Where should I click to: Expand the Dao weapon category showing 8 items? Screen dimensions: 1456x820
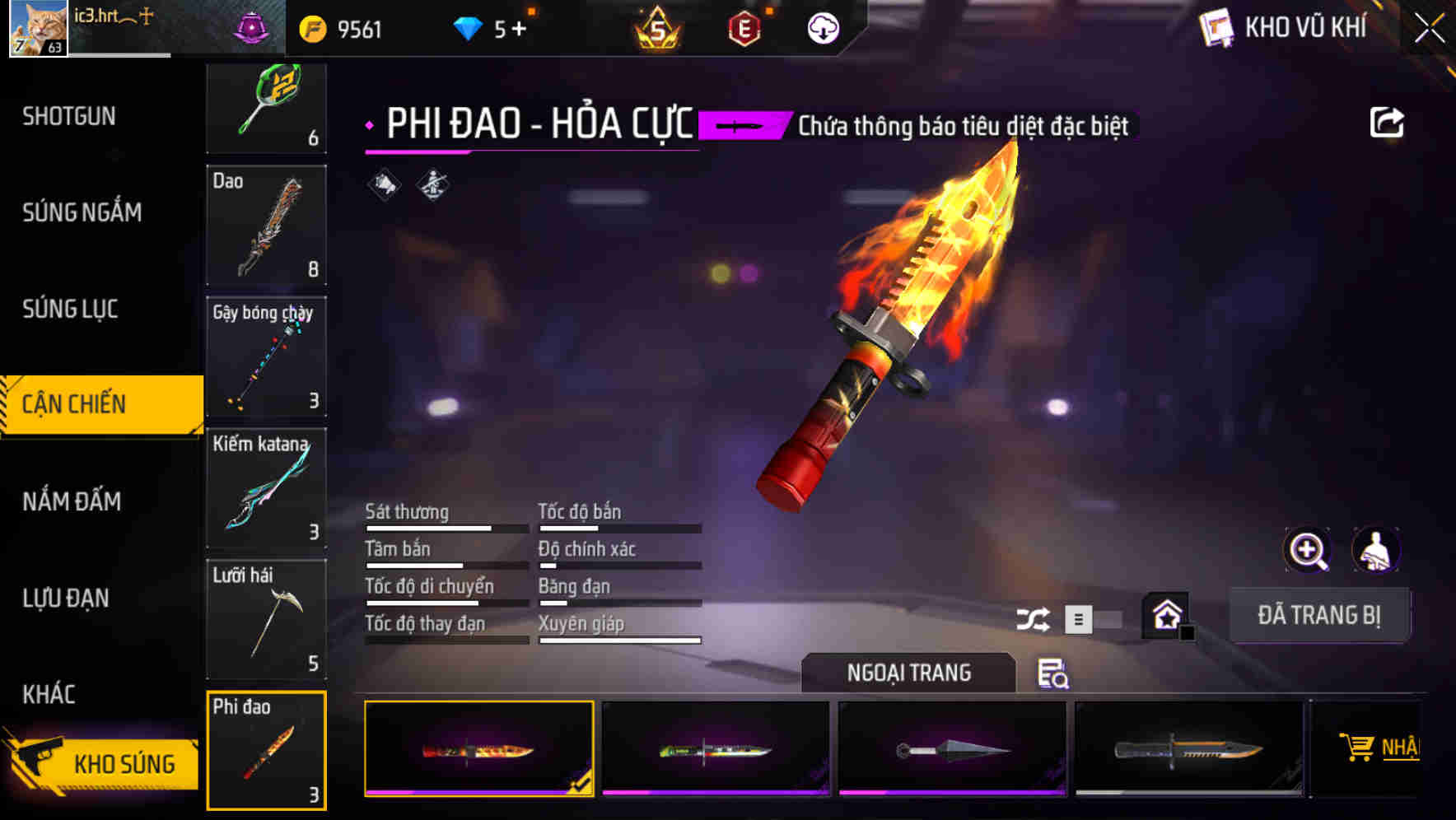click(x=266, y=226)
